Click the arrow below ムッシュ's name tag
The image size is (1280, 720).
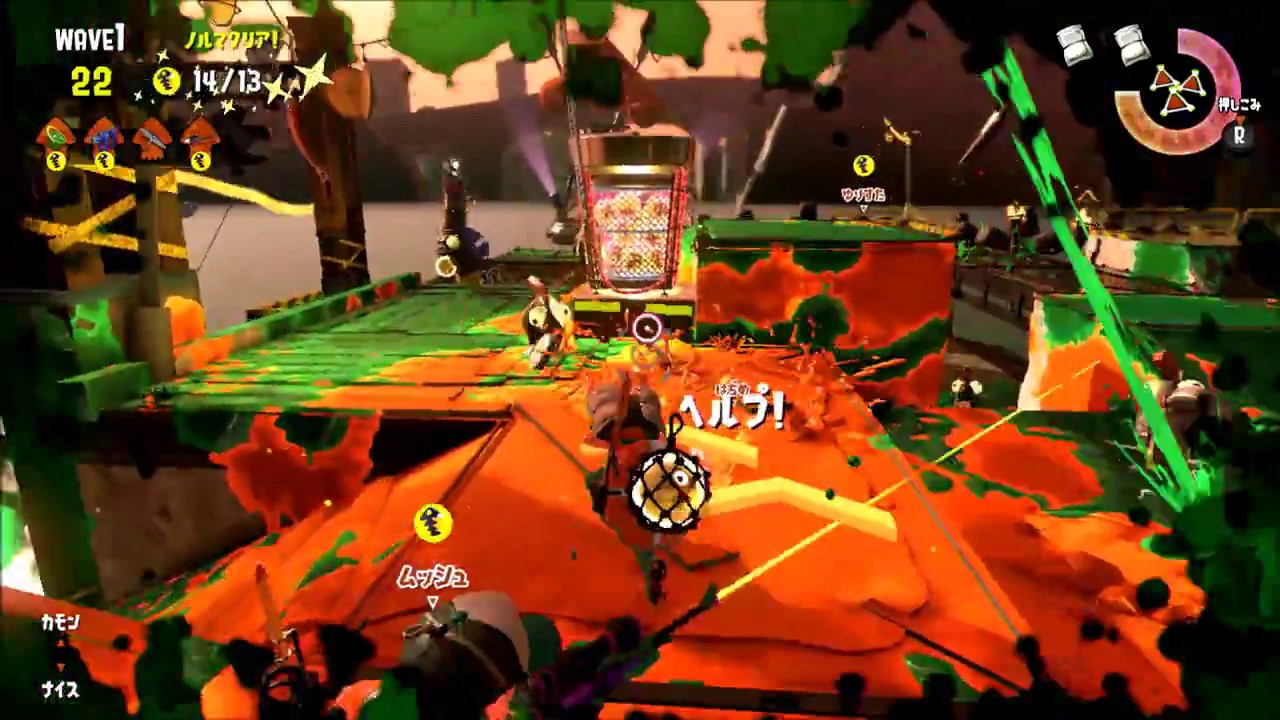click(x=434, y=600)
